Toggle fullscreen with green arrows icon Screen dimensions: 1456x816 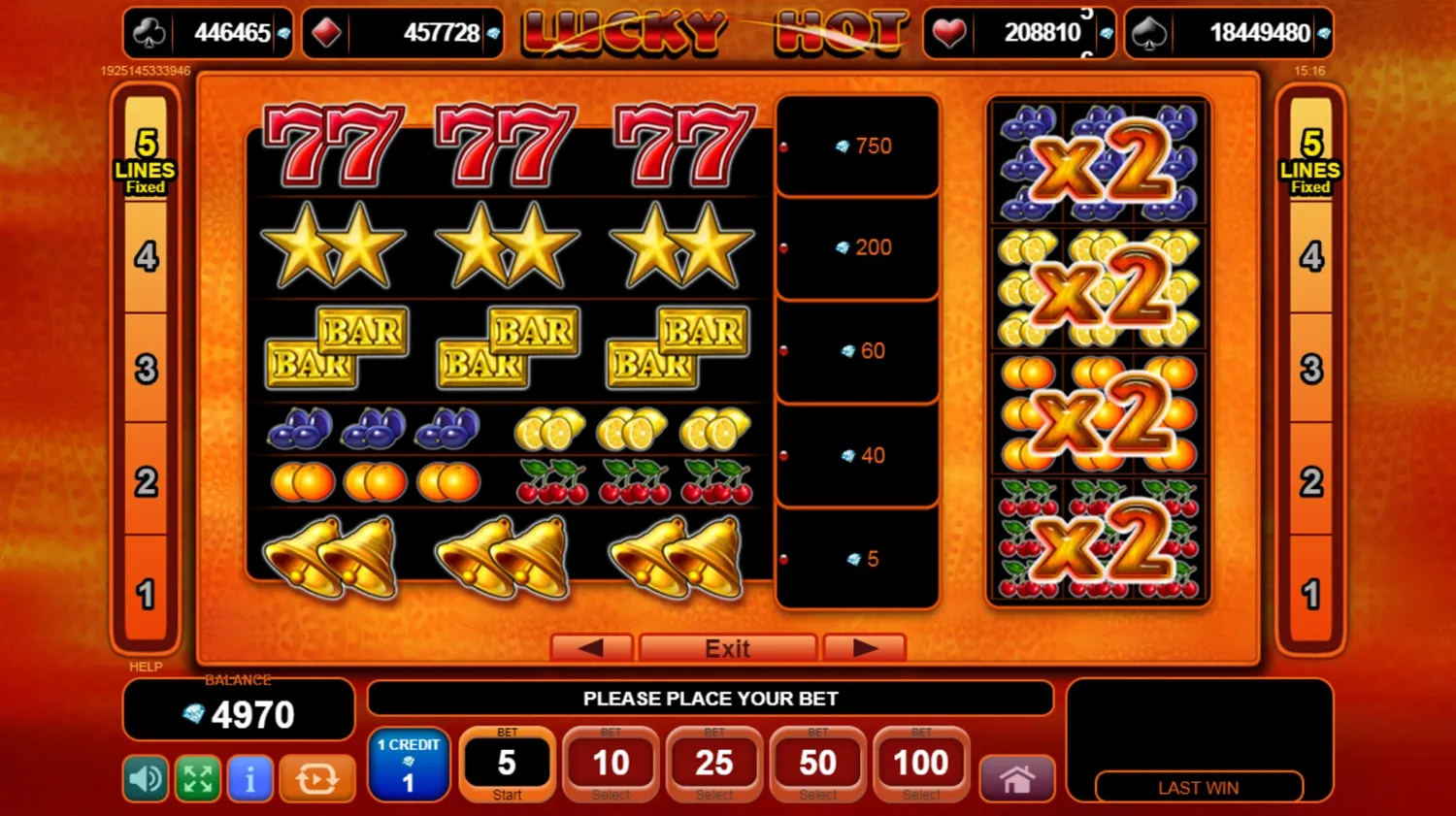(197, 778)
